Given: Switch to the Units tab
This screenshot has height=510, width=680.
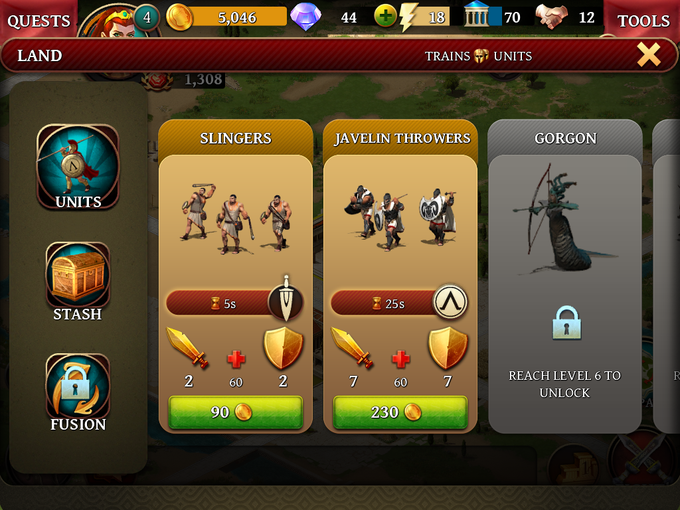Looking at the screenshot, I should click(78, 167).
